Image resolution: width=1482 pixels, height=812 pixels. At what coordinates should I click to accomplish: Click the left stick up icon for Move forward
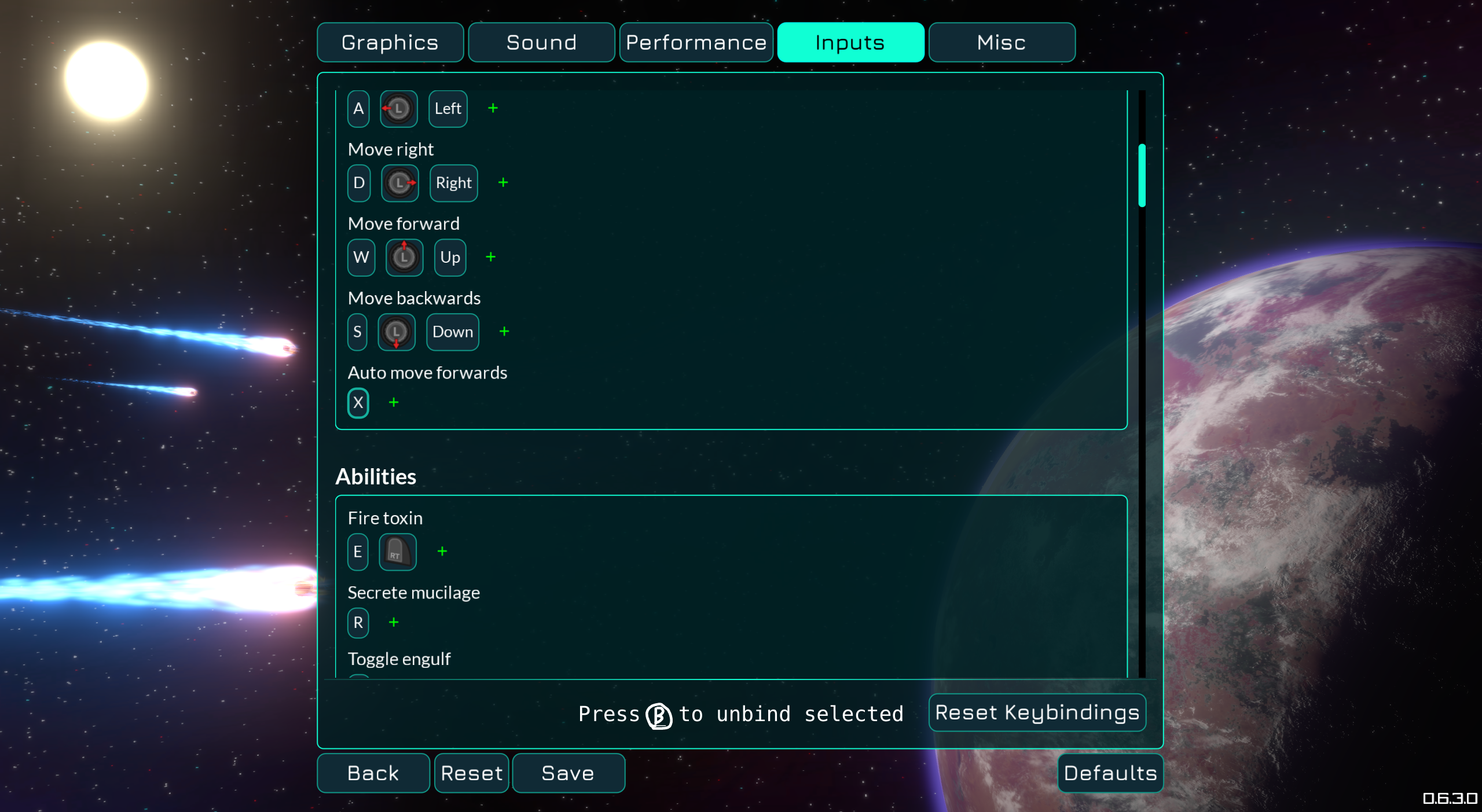point(404,258)
